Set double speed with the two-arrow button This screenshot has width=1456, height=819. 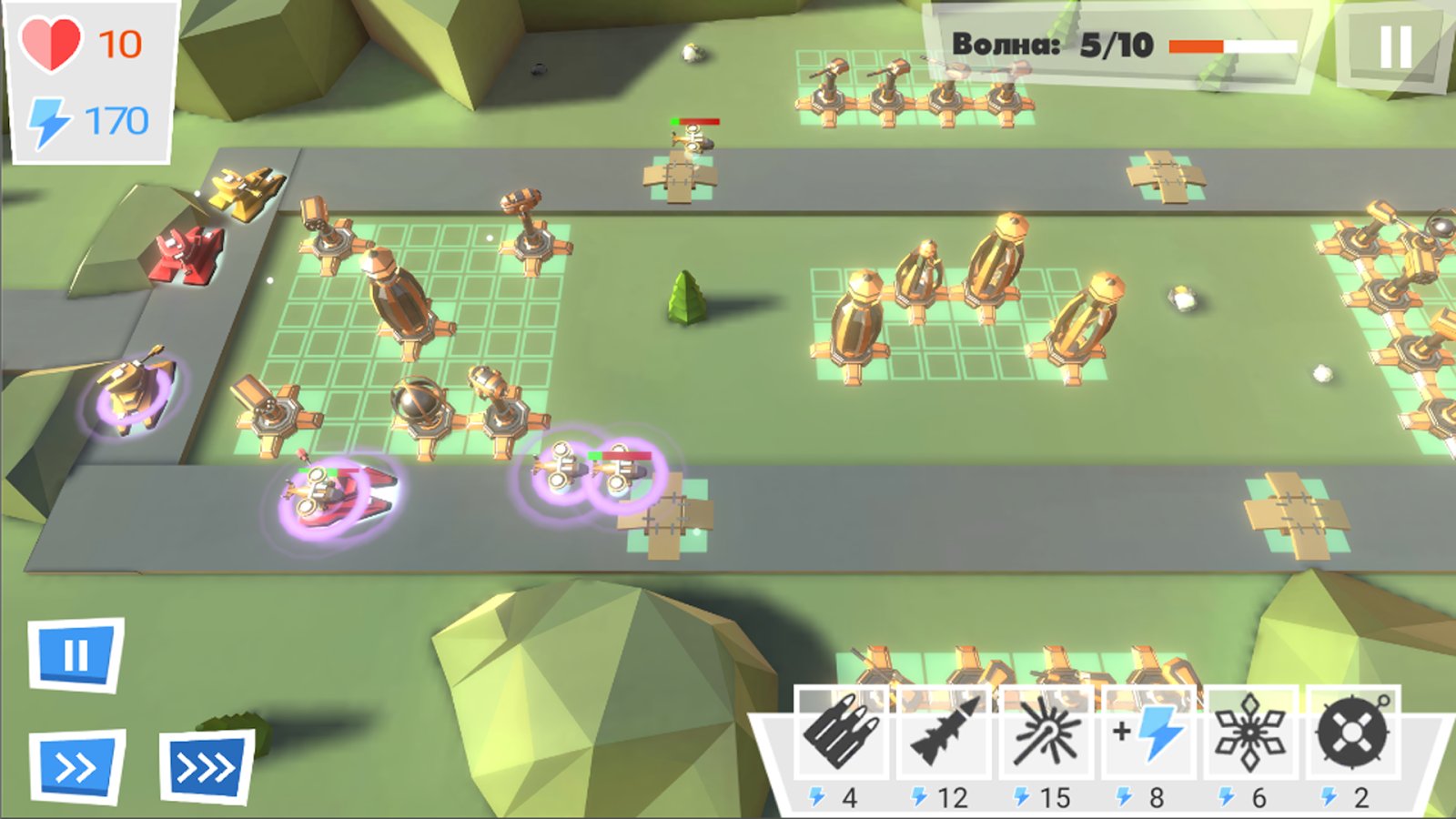[76, 767]
